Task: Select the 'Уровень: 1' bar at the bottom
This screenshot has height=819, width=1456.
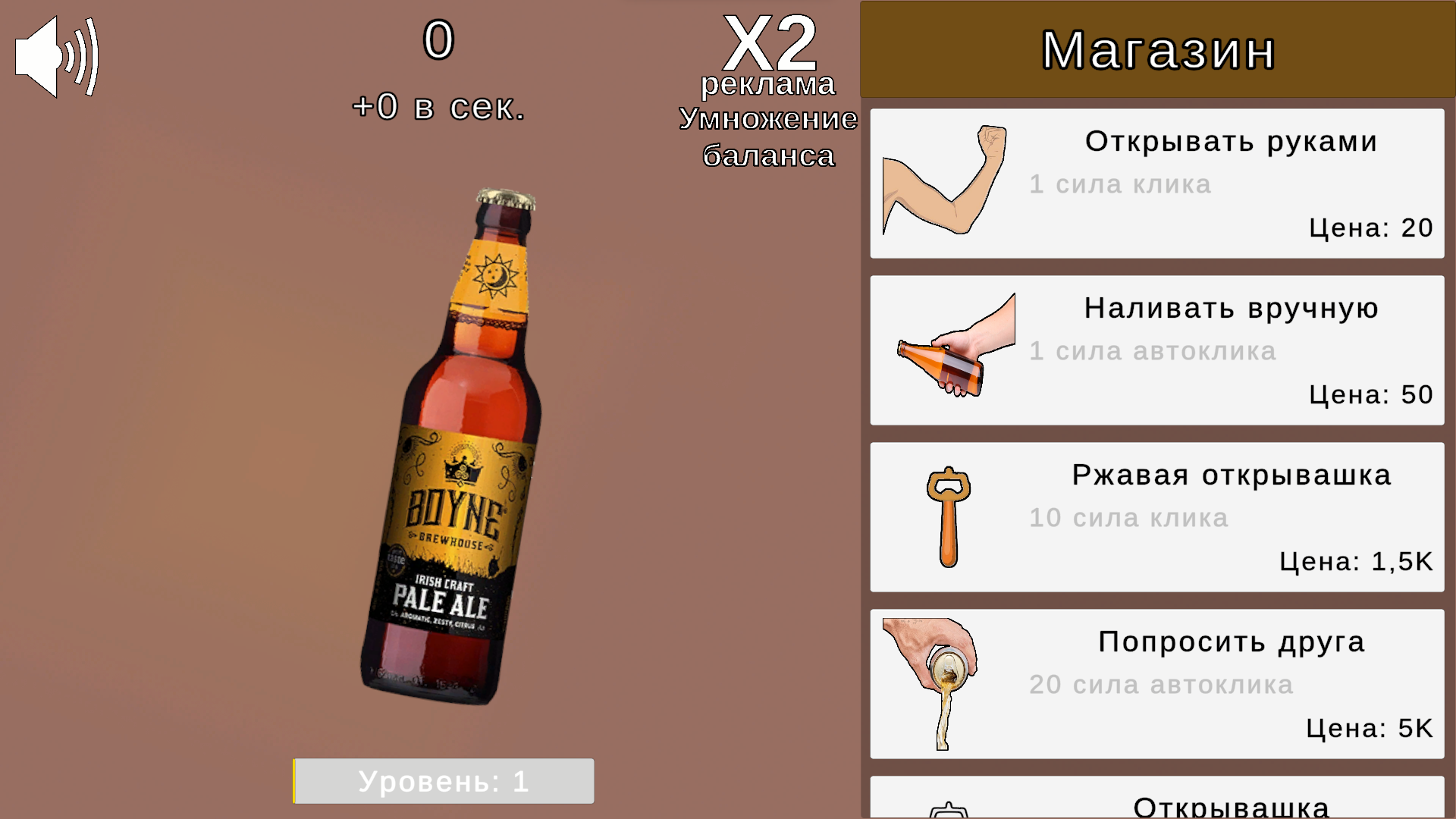Action: coord(444,781)
